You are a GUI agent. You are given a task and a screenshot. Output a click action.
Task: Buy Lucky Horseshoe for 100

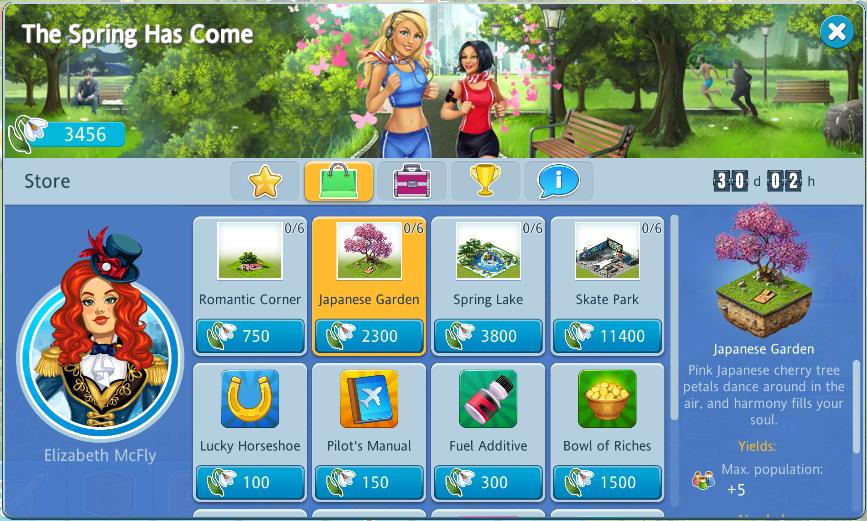tap(250, 482)
